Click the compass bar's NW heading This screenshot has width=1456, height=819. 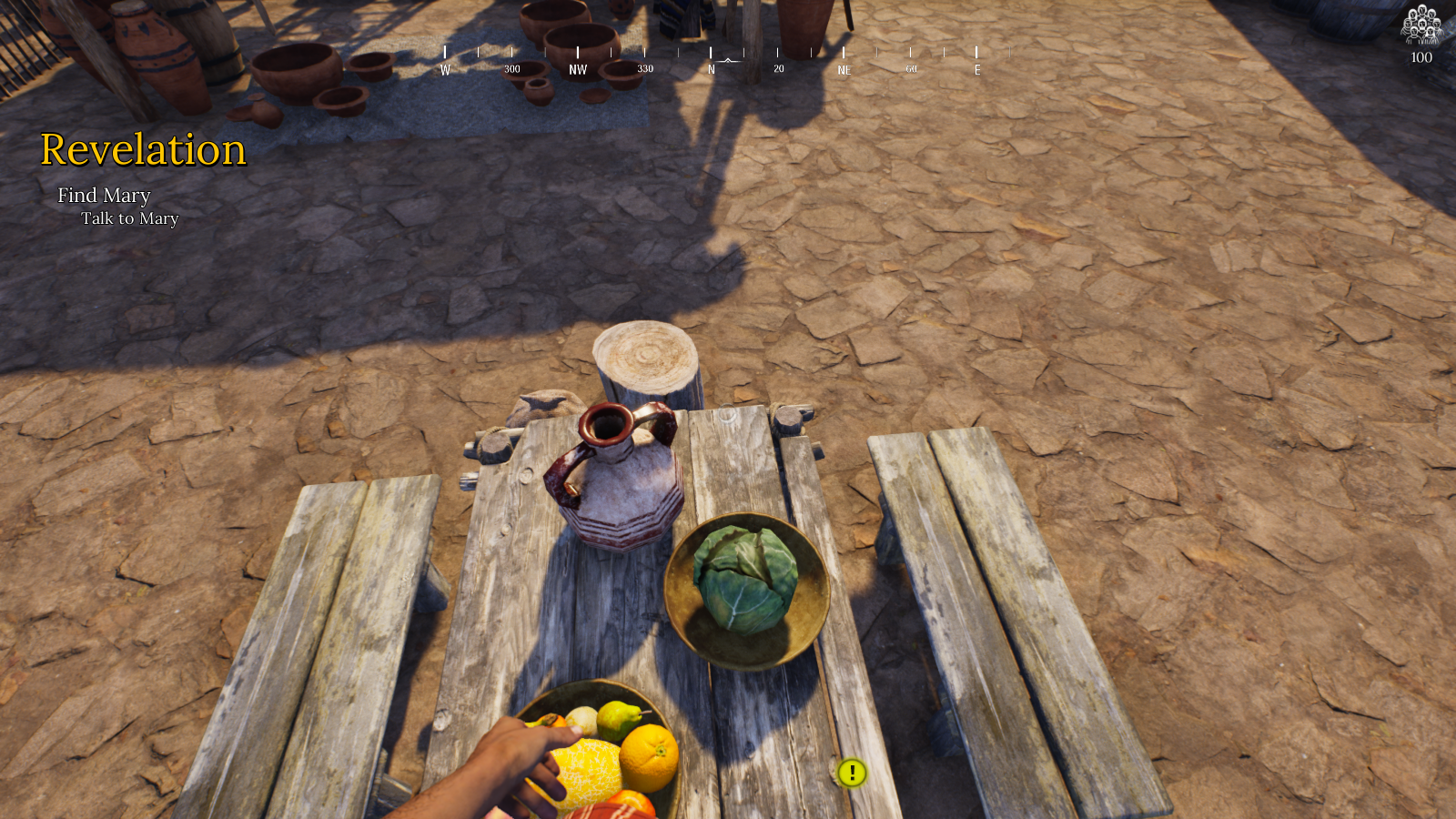[578, 69]
